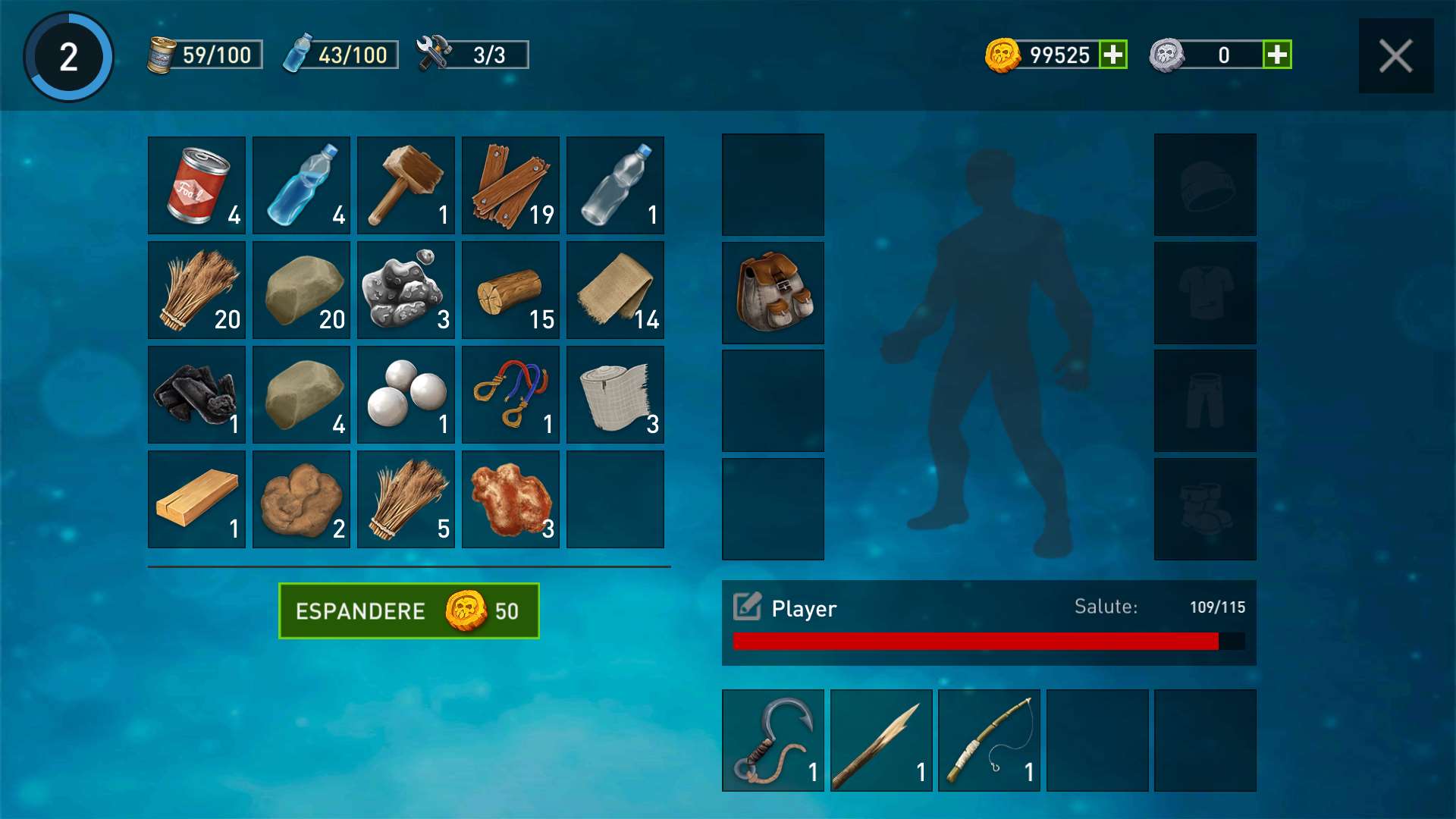1456x819 pixels.
Task: Open the equipped backpack slot
Action: point(773,293)
